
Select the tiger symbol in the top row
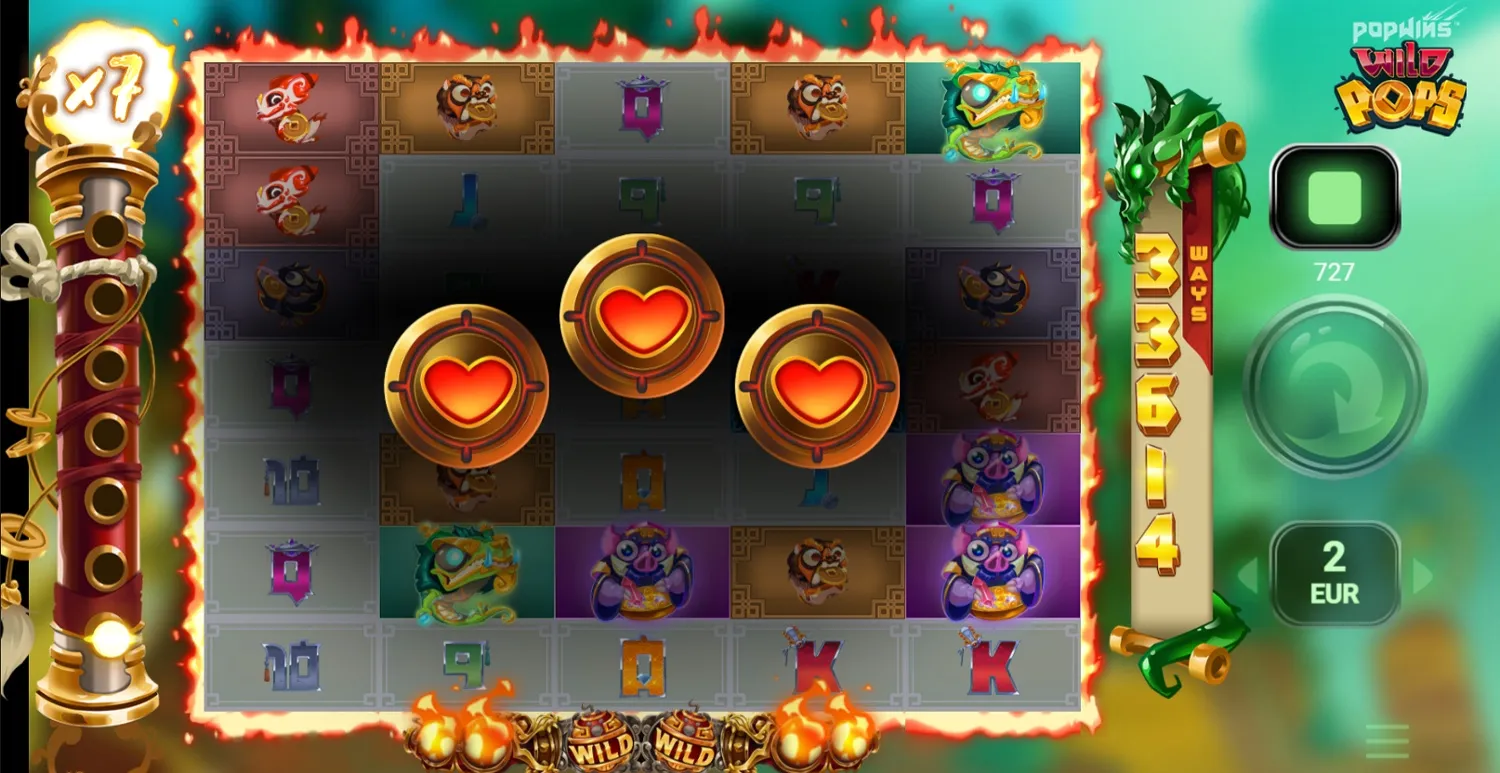click(466, 105)
